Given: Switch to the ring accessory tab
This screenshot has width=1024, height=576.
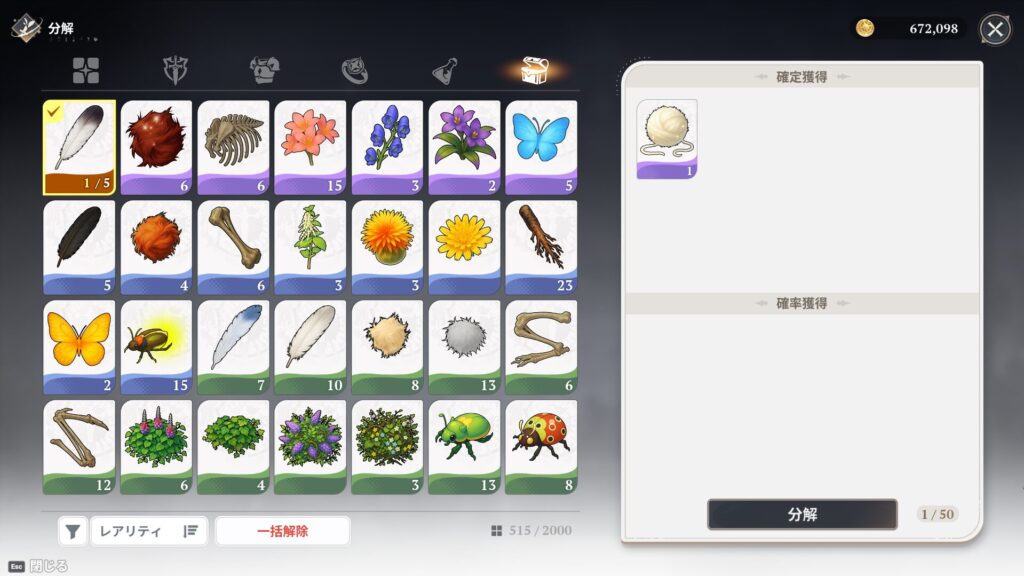Looking at the screenshot, I should [355, 70].
